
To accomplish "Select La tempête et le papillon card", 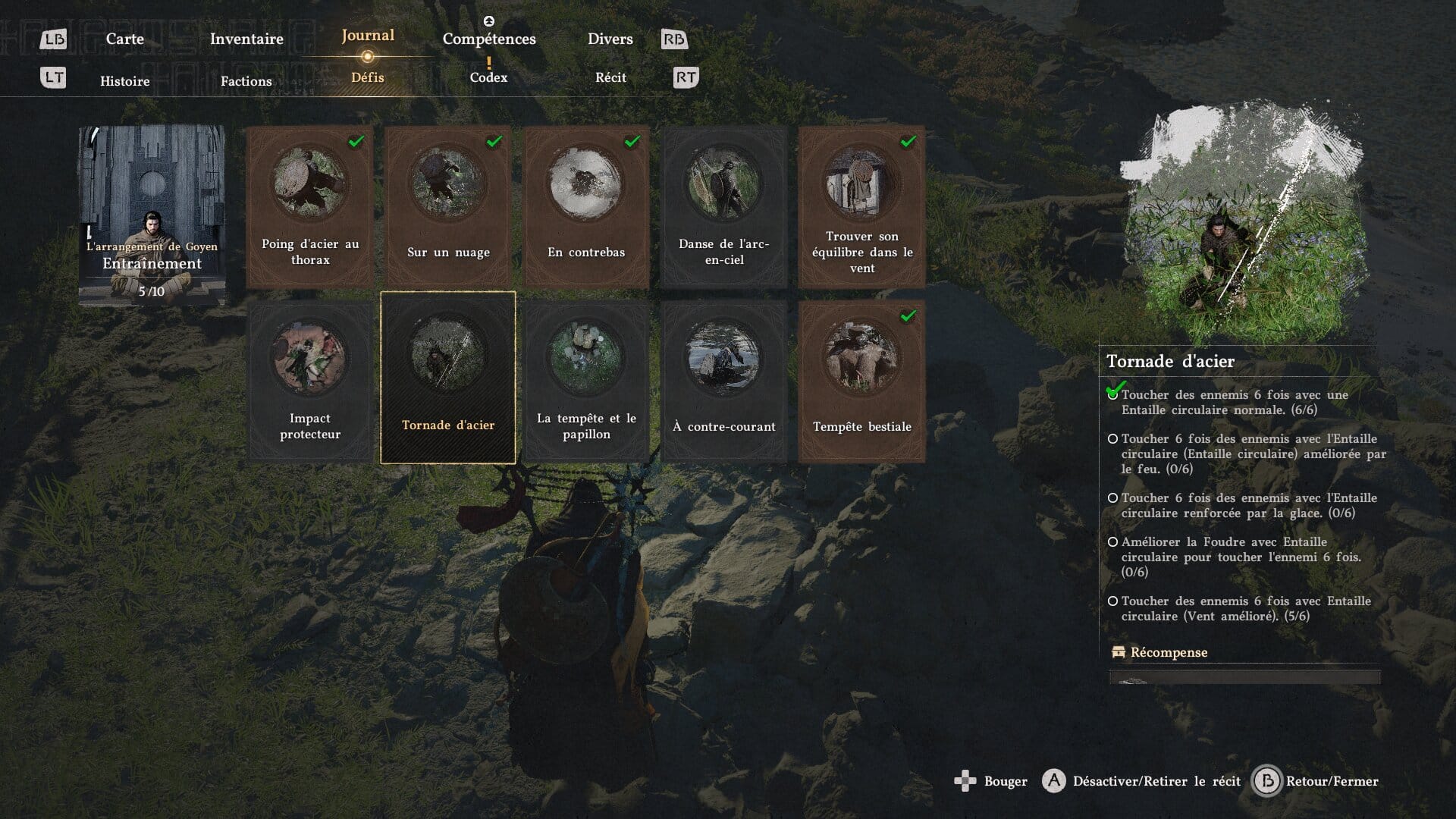I will click(x=586, y=381).
